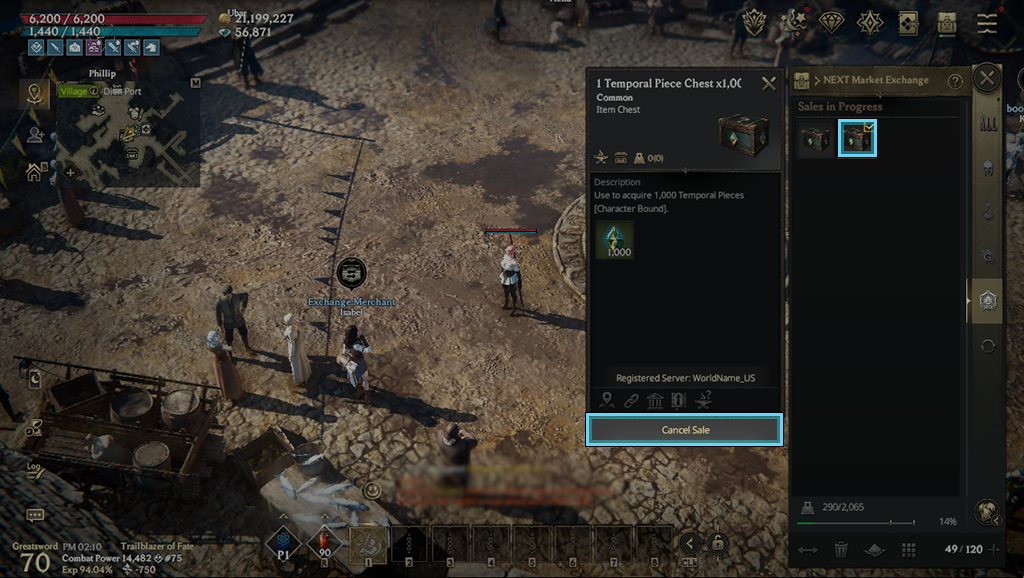The image size is (1024, 578).
Task: Cancel the Temporal Piece Chest sale
Action: tap(685, 430)
